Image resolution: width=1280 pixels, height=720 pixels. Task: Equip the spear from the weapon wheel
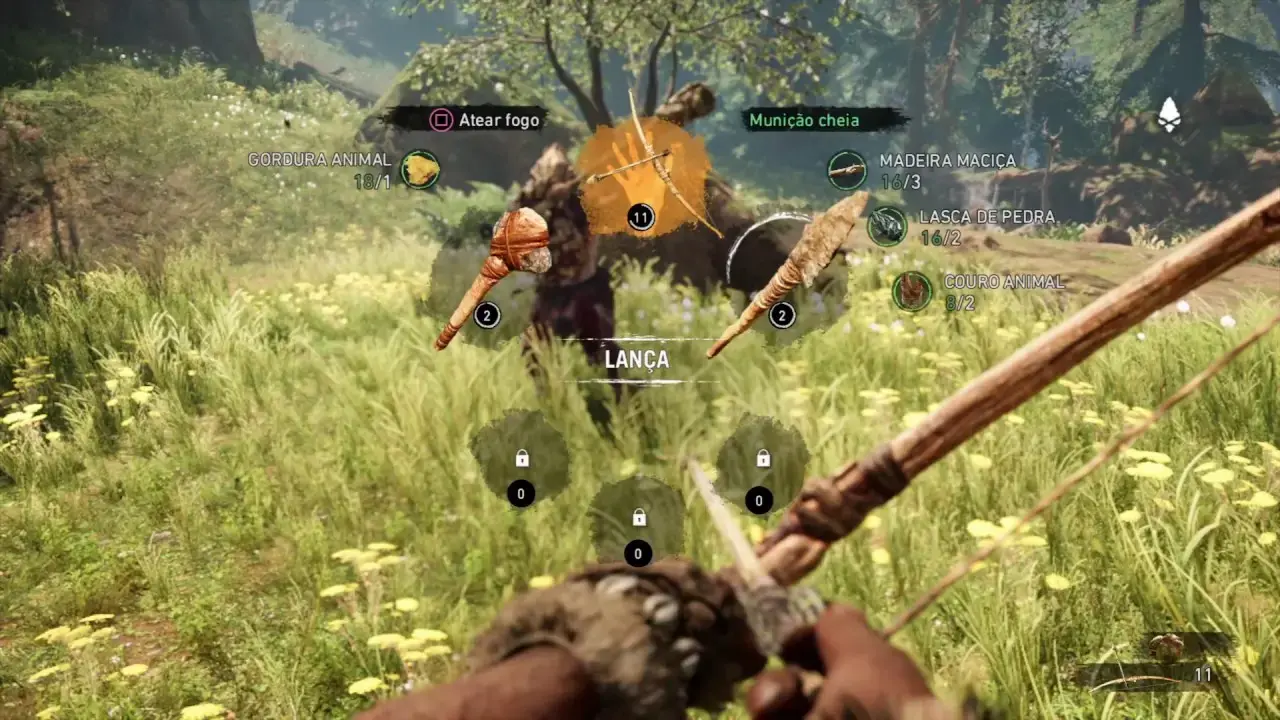coord(788,275)
